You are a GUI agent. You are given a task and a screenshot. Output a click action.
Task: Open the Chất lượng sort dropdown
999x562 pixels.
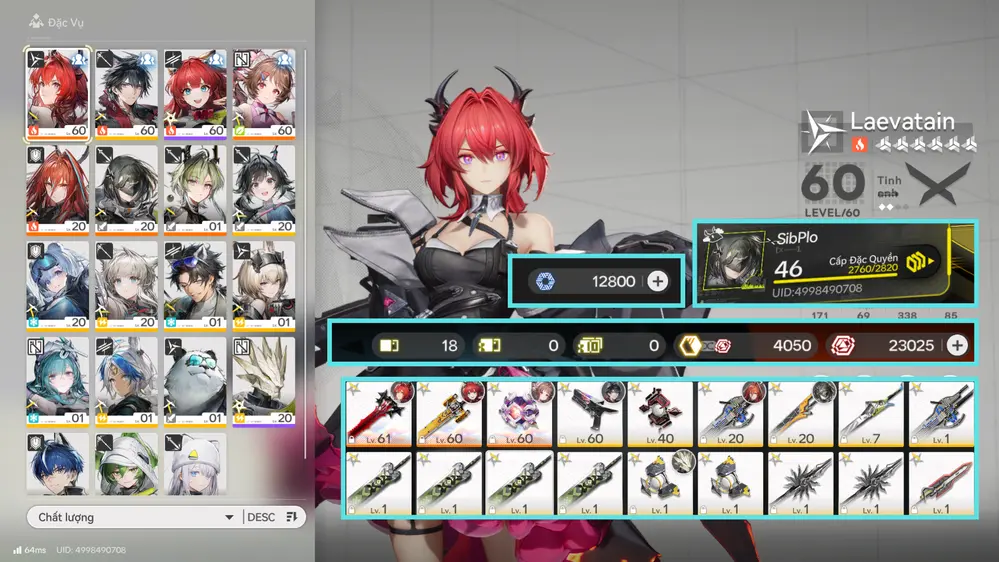tap(134, 517)
